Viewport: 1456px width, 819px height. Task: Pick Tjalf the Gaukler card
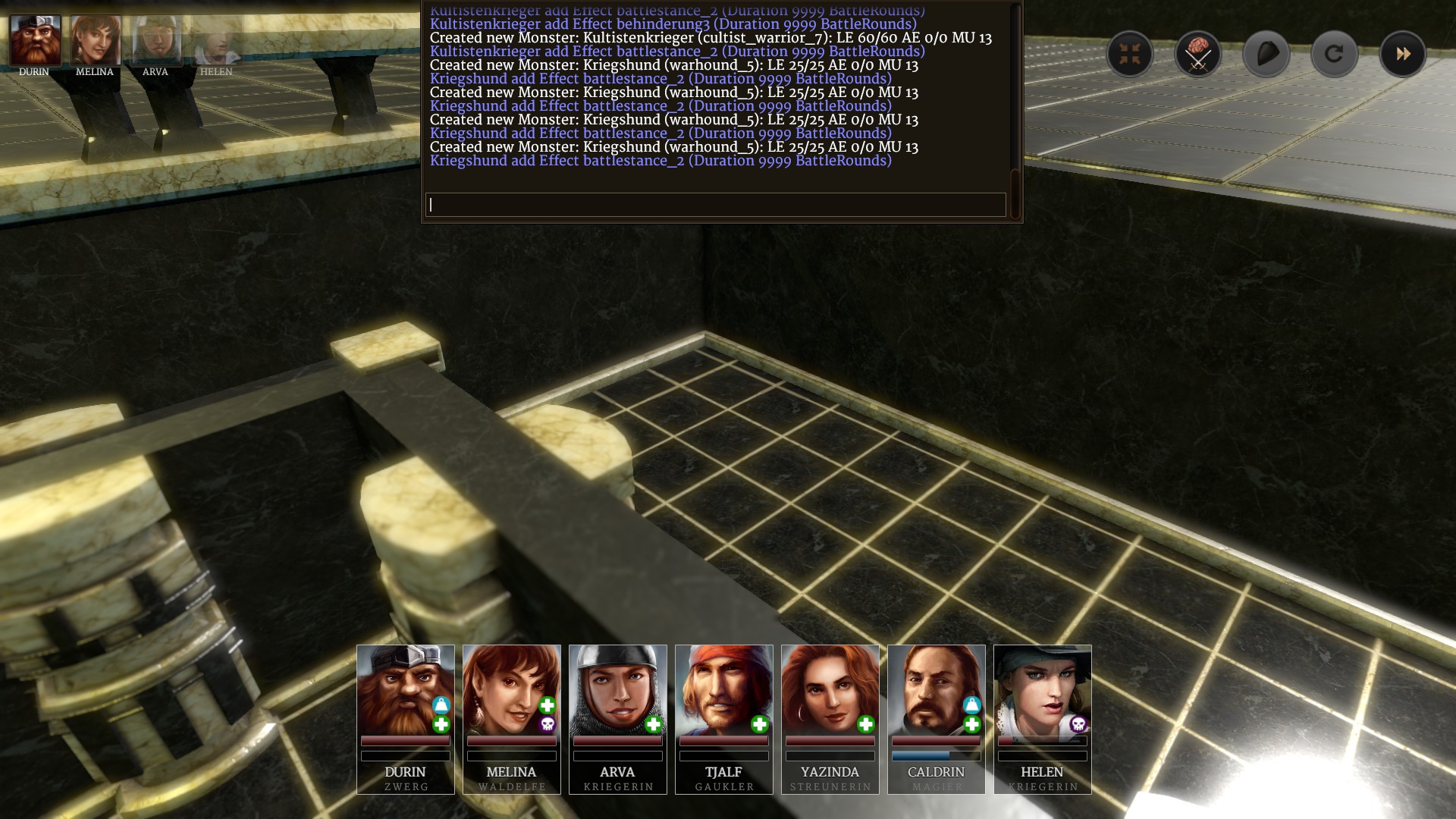(723, 718)
